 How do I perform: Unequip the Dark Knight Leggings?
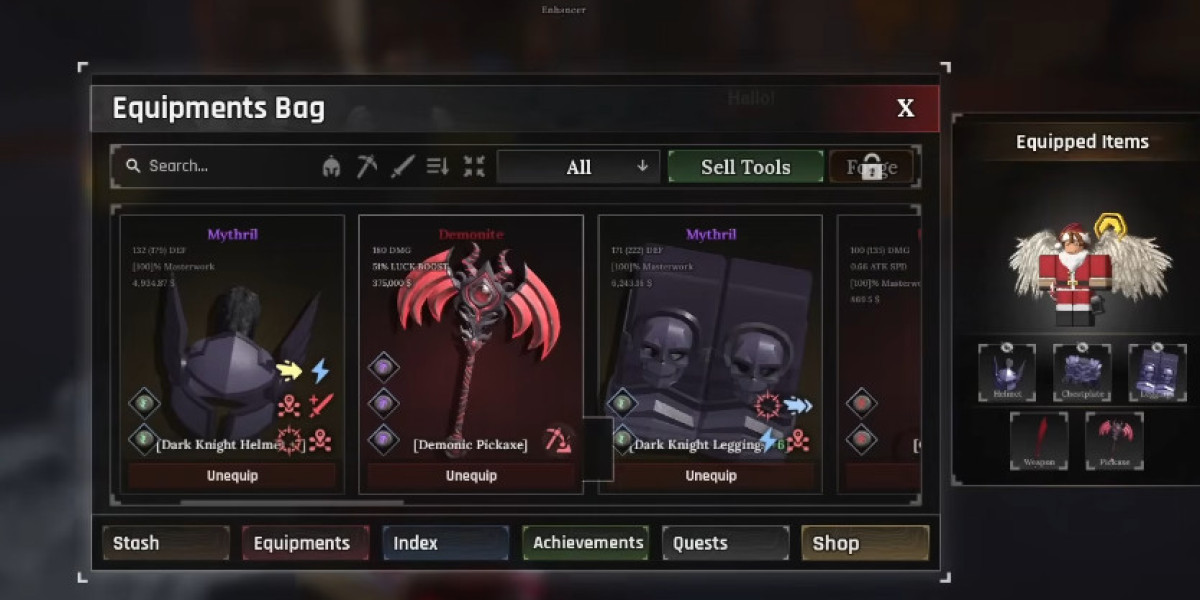pyautogui.click(x=710, y=476)
